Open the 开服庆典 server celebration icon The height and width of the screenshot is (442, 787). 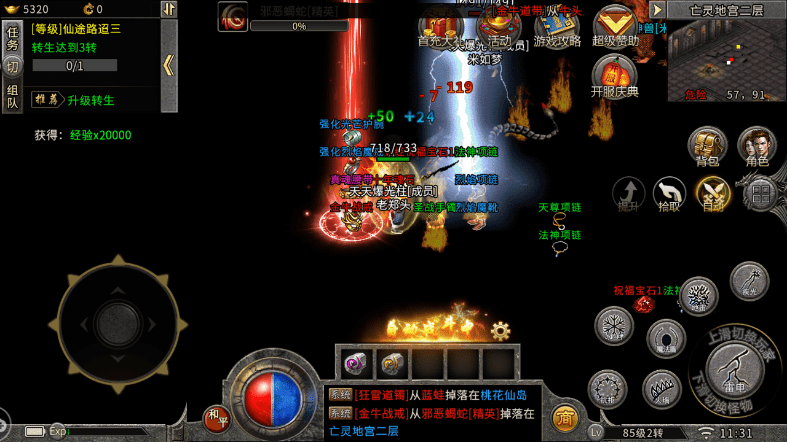[x=615, y=76]
